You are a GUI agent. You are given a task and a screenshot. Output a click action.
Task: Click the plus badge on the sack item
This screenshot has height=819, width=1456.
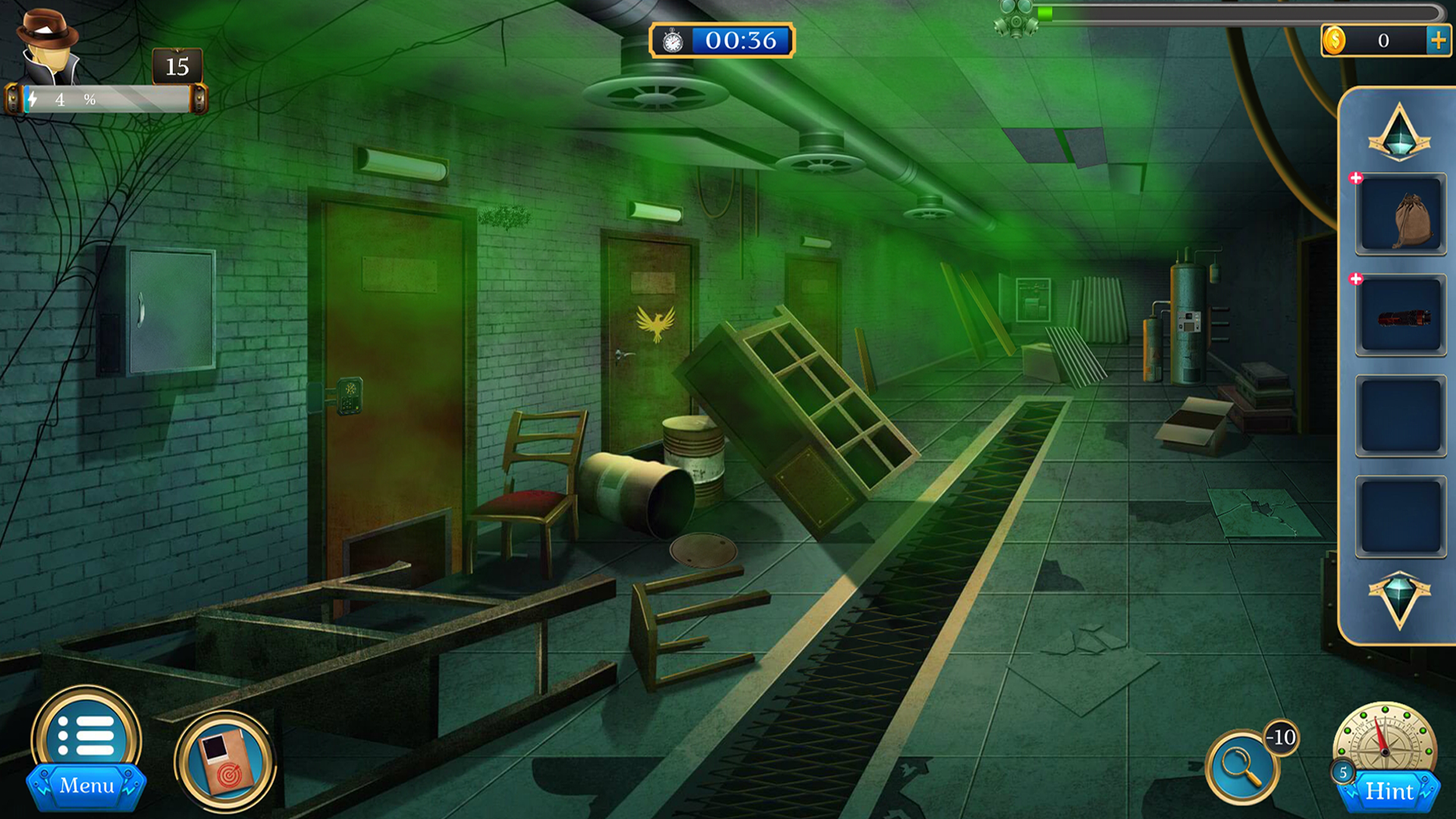coord(1354,179)
